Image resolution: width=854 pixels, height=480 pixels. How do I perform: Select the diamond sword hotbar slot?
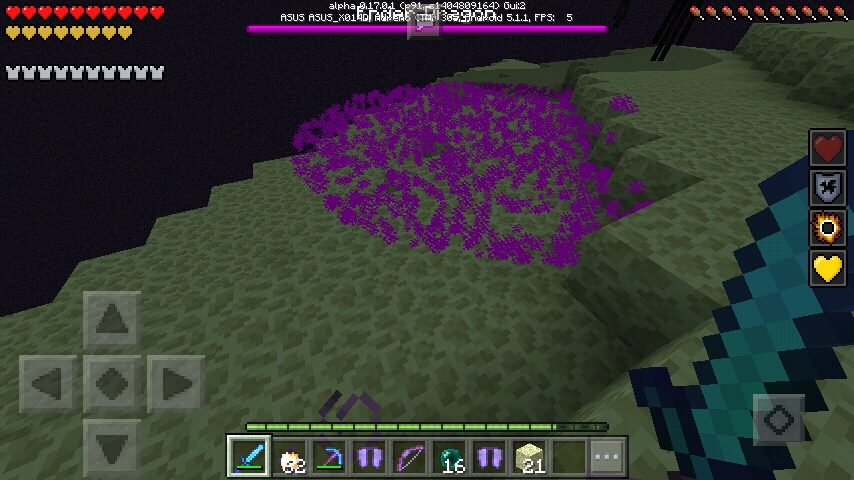248,457
